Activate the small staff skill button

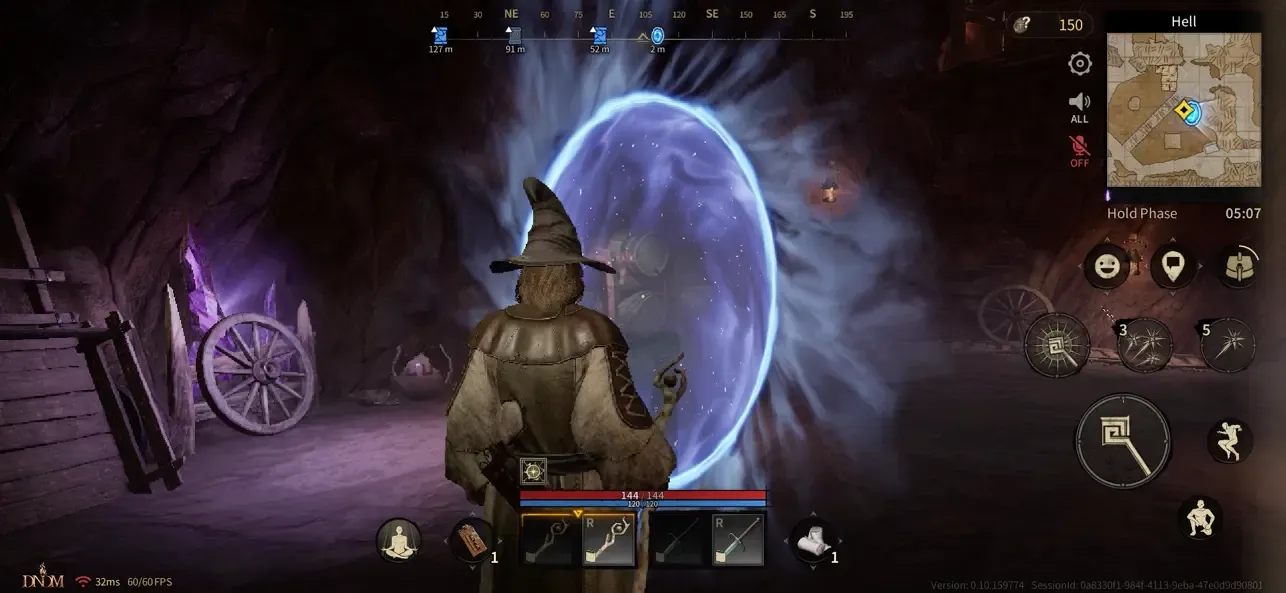coord(1057,345)
